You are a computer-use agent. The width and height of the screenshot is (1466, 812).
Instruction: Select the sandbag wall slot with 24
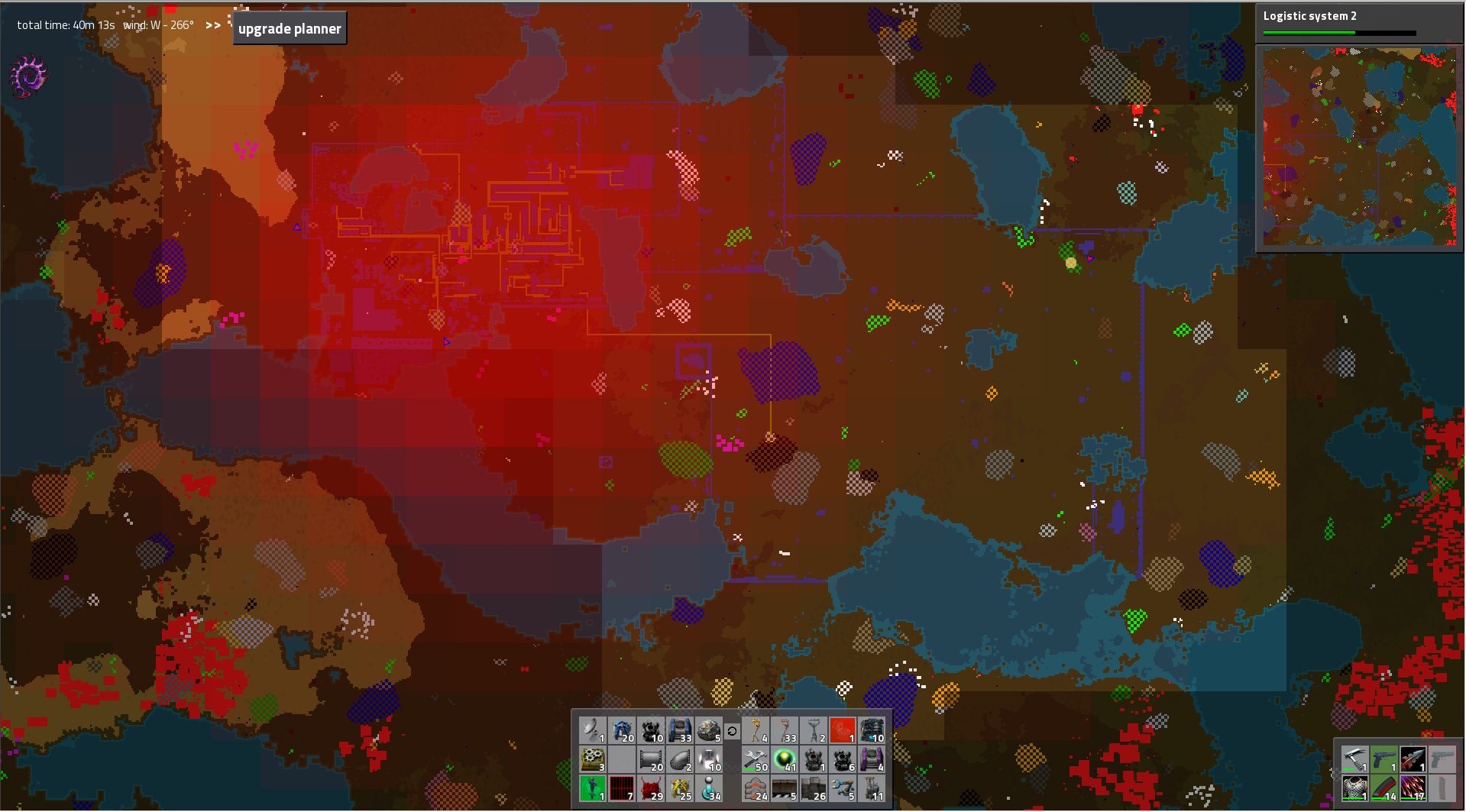[756, 788]
